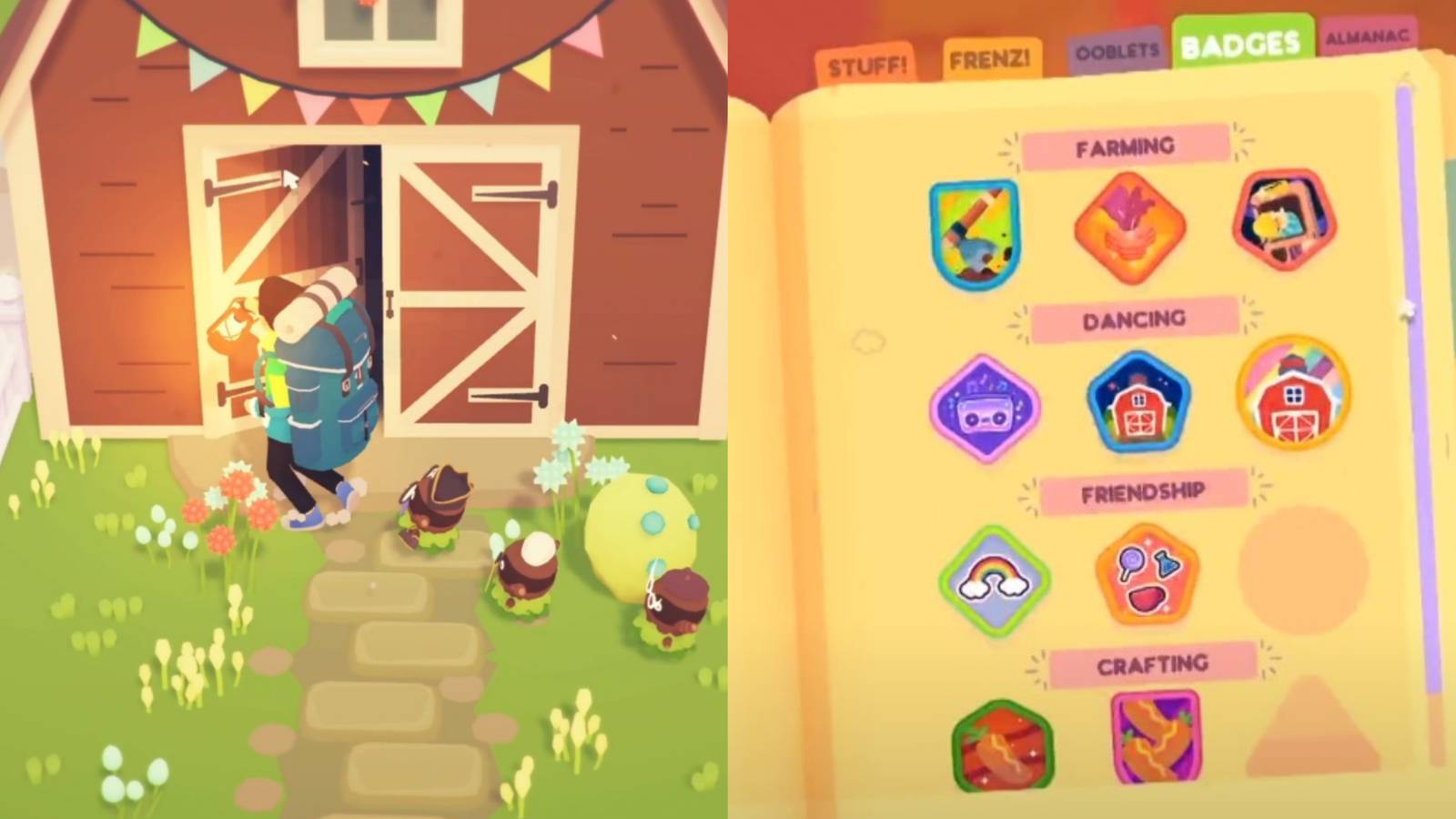
Task: Click the green hexagon hotdog Crafting badge
Action: click(1001, 742)
